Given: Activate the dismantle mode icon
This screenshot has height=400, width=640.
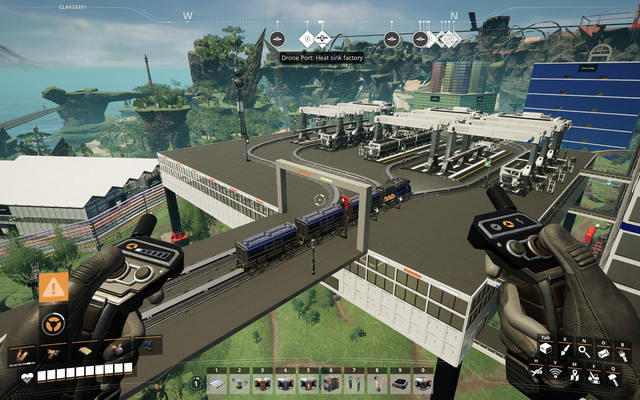Looking at the screenshot, I should (x=594, y=379).
